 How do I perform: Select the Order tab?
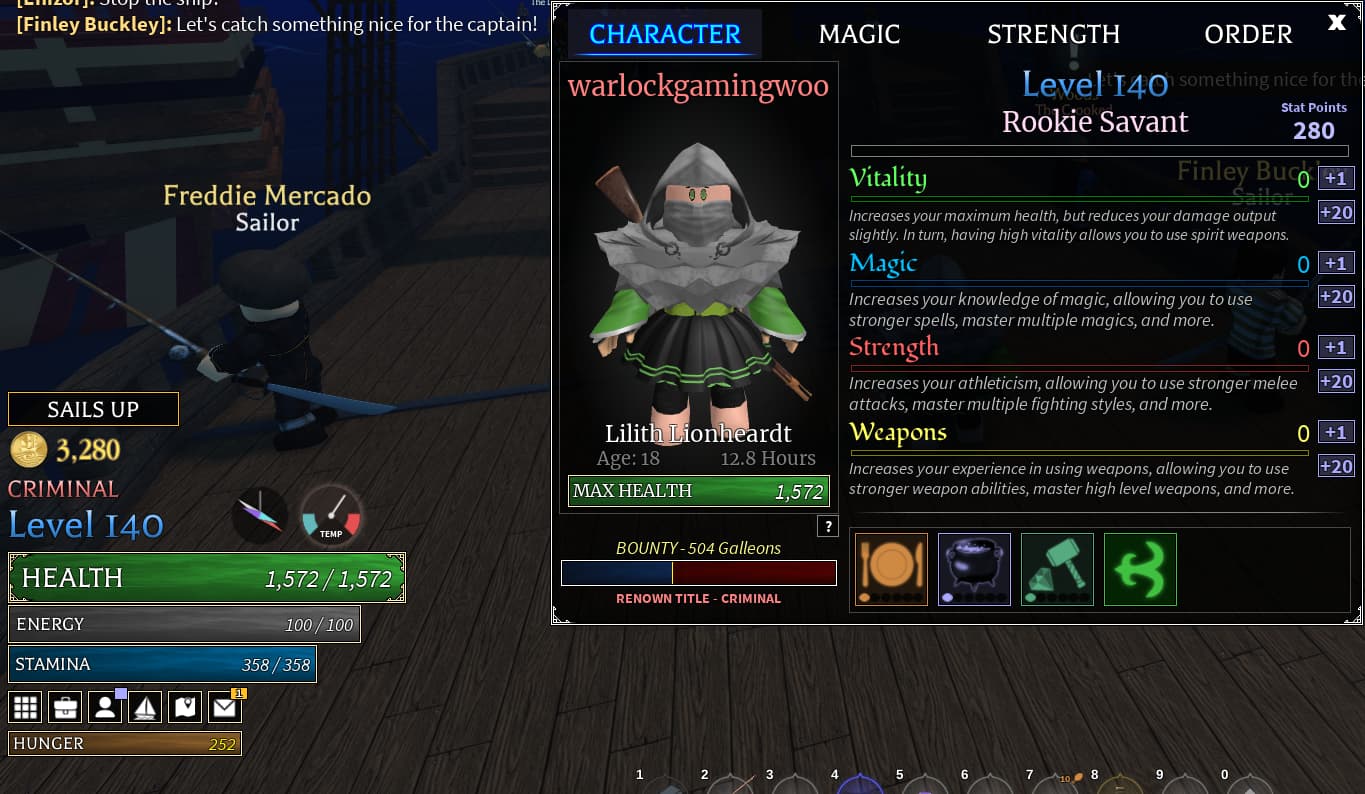[x=1248, y=34]
